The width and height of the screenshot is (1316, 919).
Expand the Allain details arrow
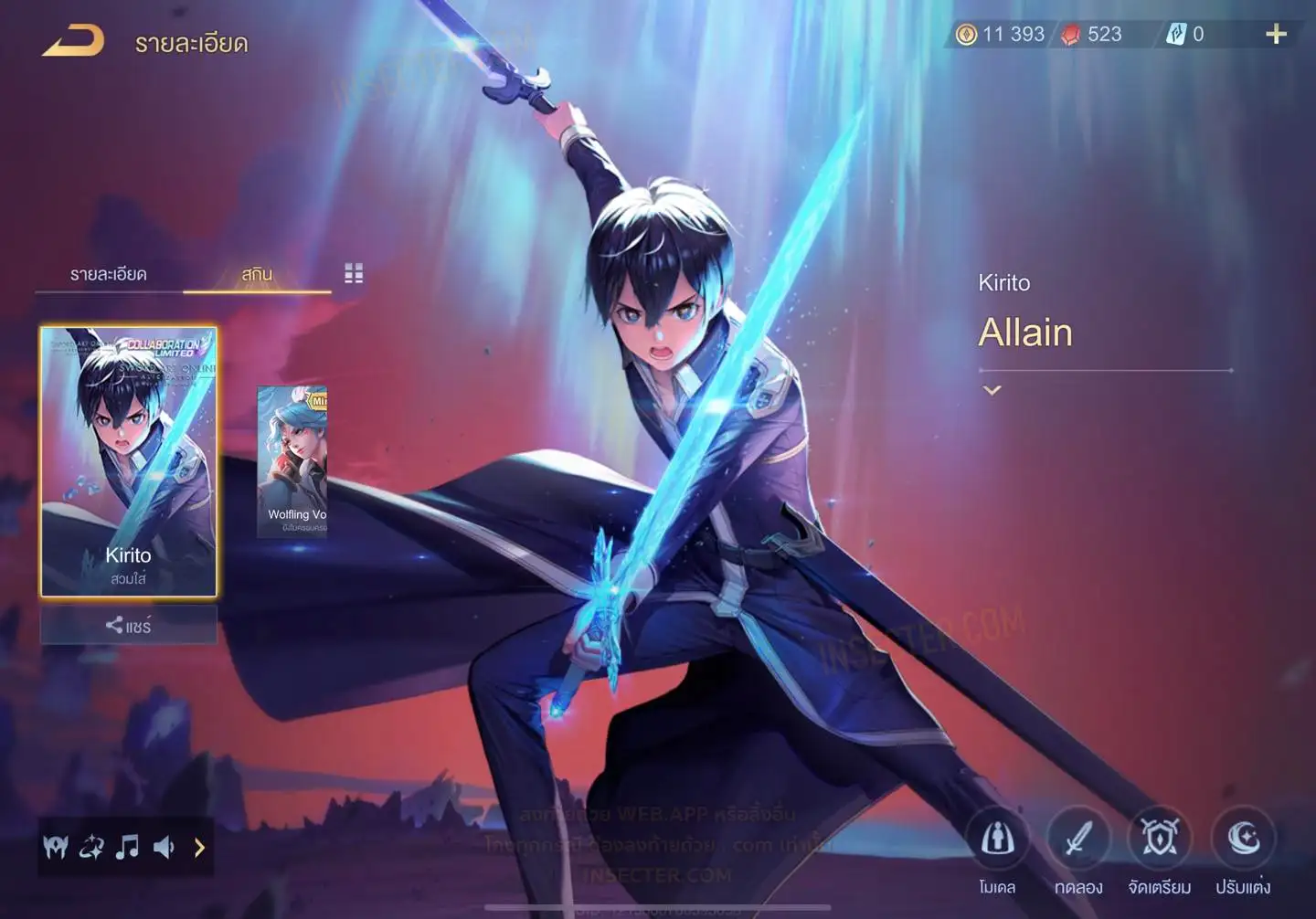[x=992, y=391]
